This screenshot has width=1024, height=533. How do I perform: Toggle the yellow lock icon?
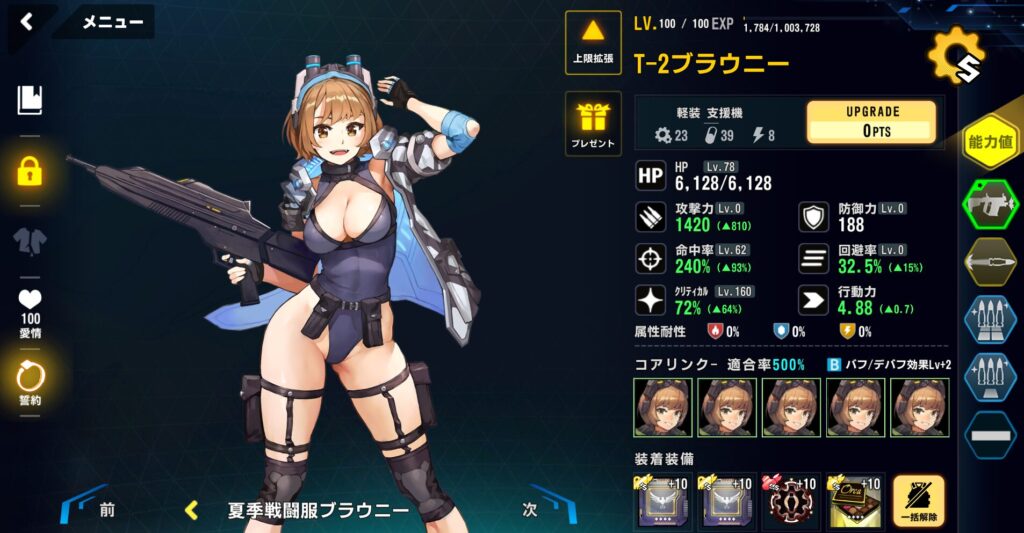(x=29, y=170)
